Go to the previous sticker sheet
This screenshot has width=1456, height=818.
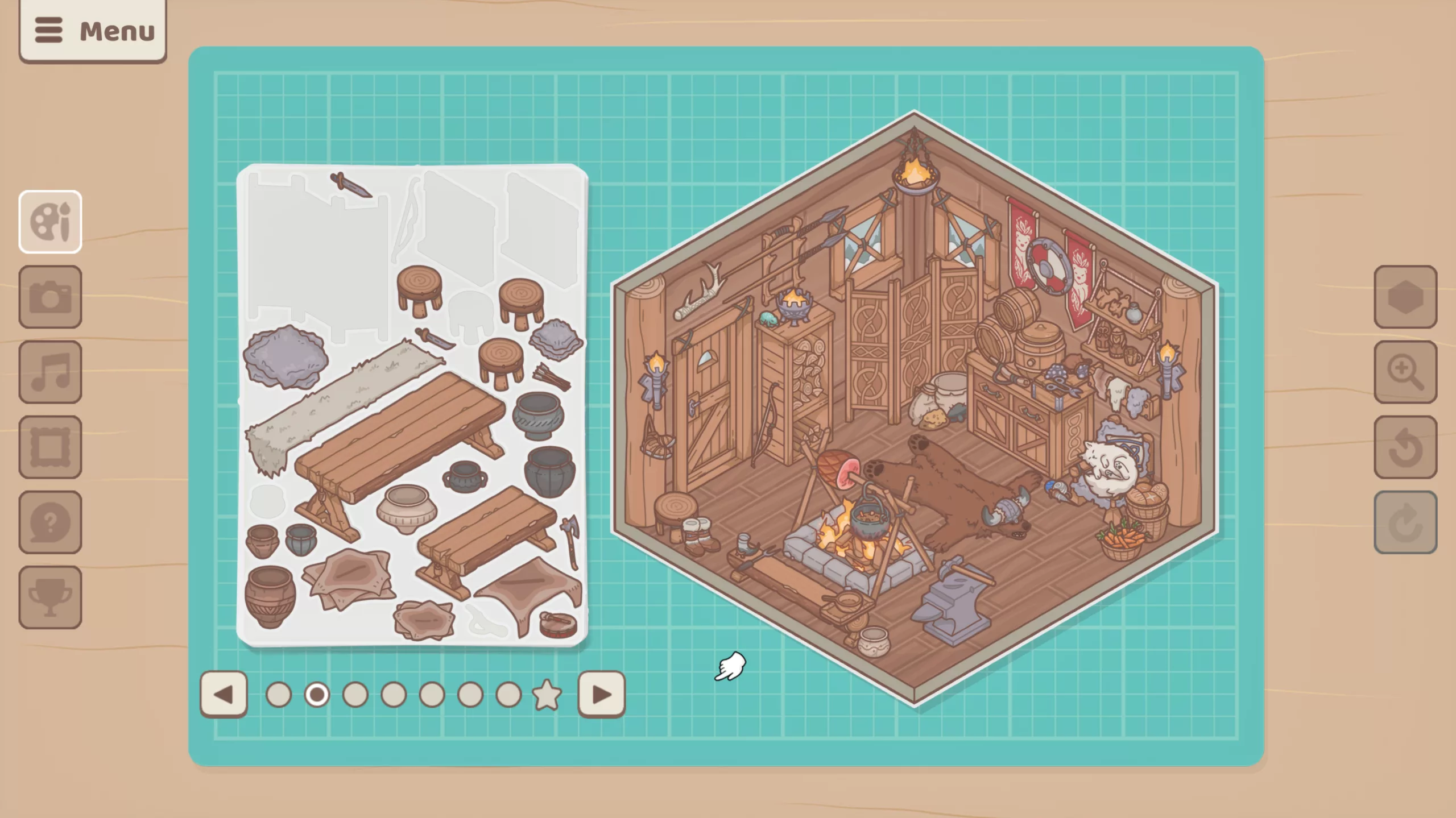(x=224, y=694)
